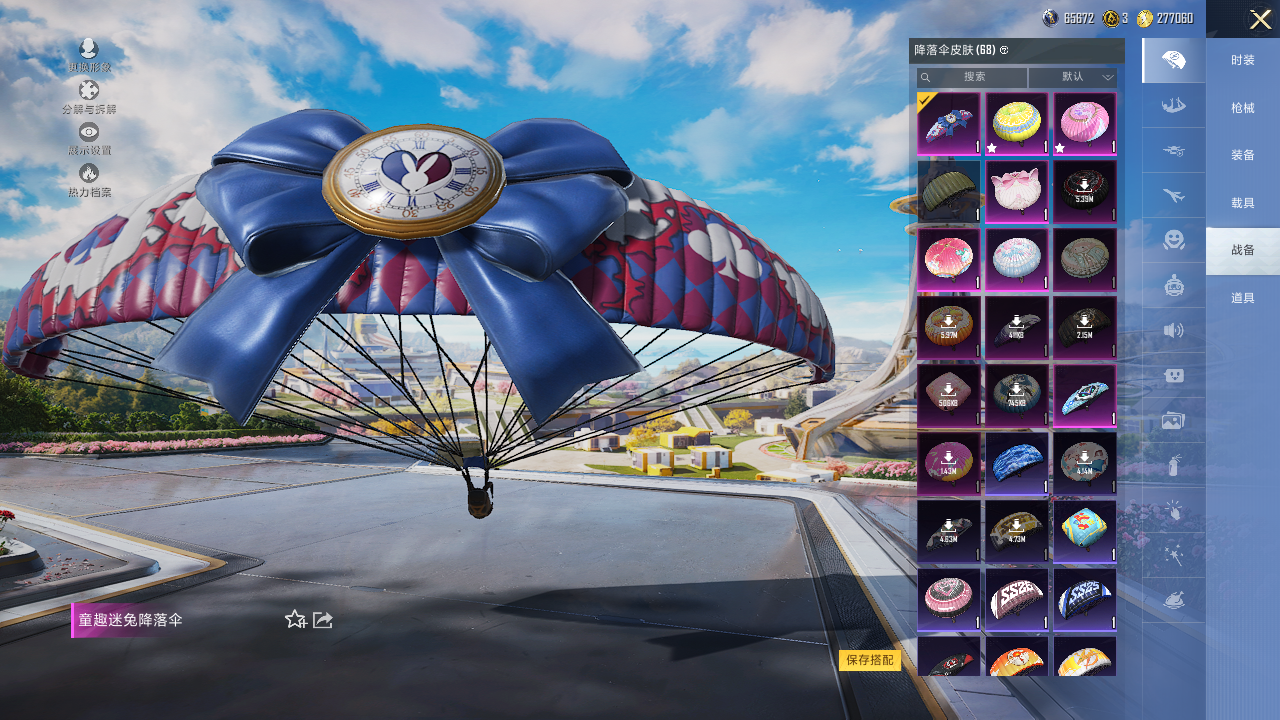The width and height of the screenshot is (1280, 720).
Task: Open 热力档案 flame icon
Action: coord(89,180)
